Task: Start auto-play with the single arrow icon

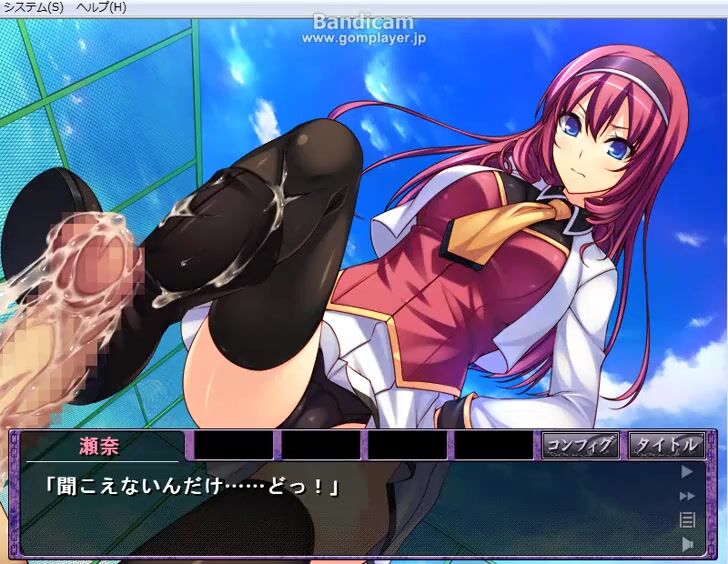Action: pos(687,471)
